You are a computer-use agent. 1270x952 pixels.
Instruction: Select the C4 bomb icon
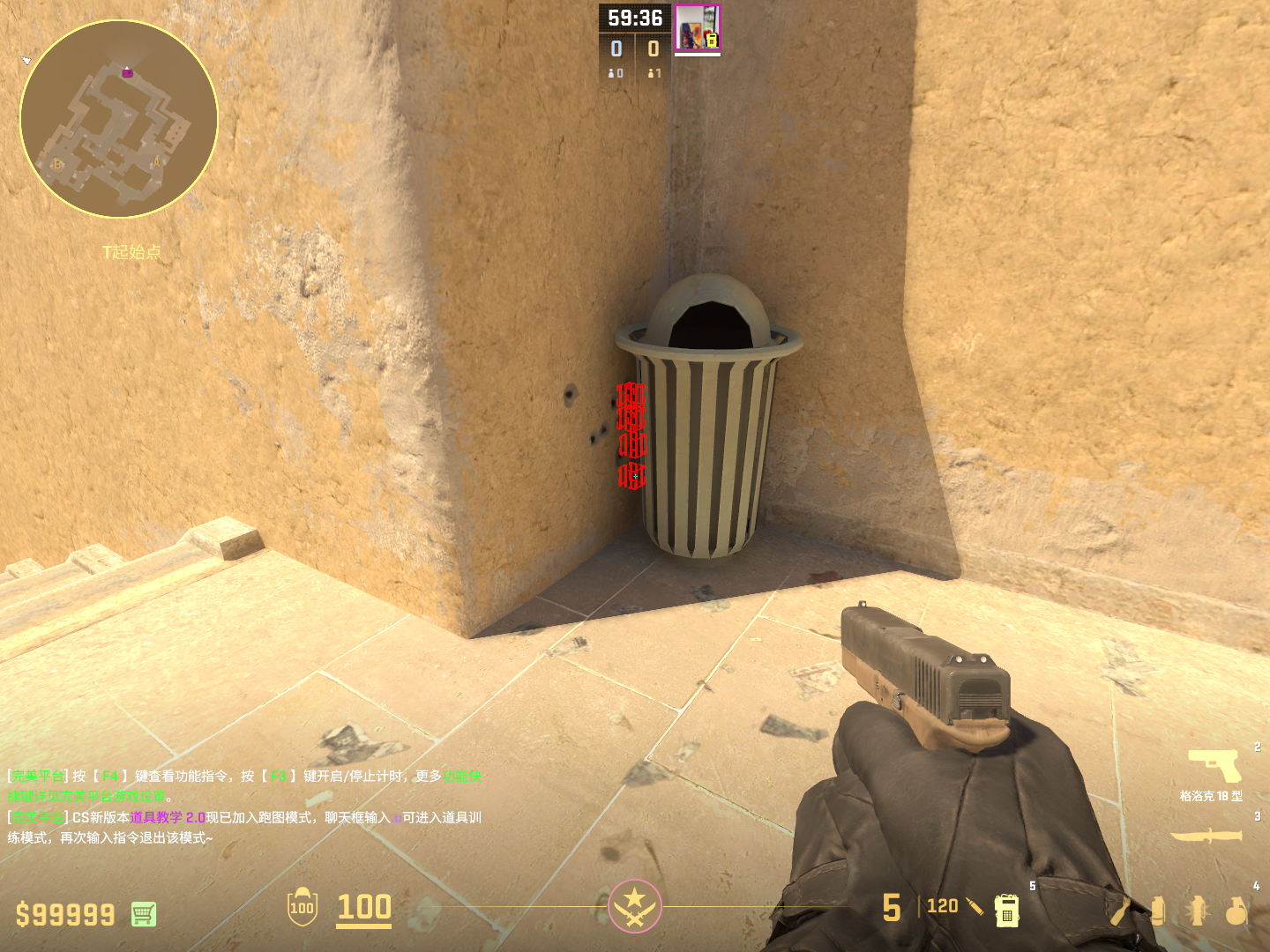(1007, 910)
